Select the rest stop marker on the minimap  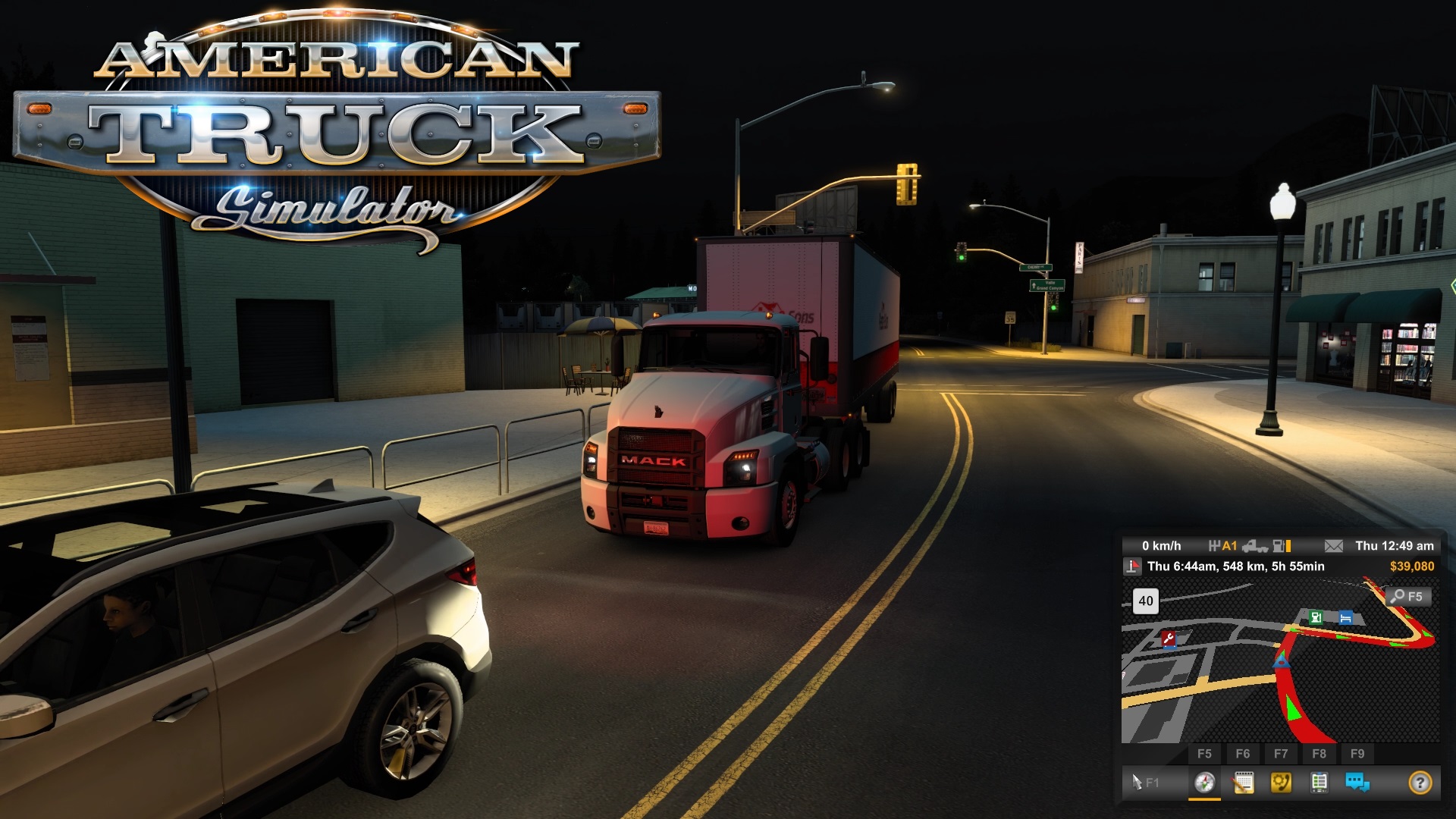pos(1346,618)
